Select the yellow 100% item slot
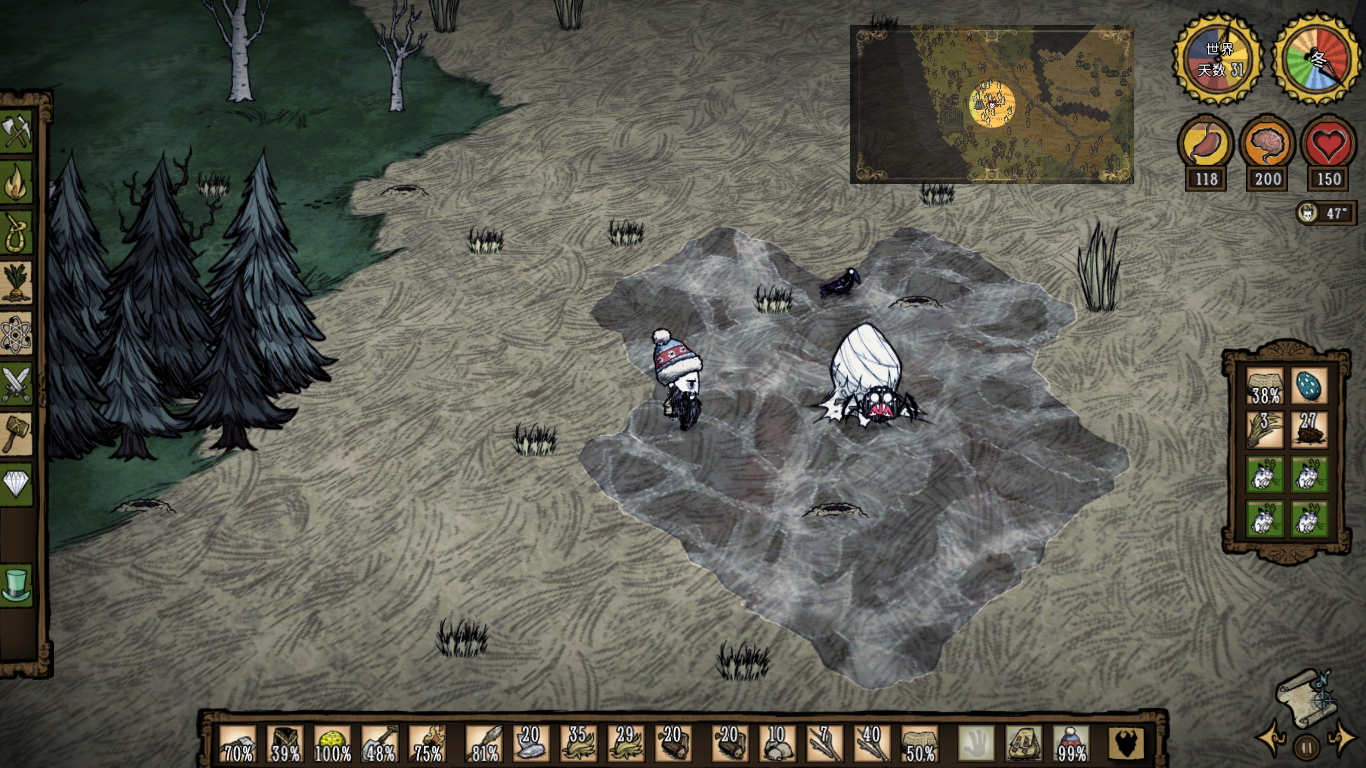Screen dimensions: 1366x768 [x=333, y=744]
